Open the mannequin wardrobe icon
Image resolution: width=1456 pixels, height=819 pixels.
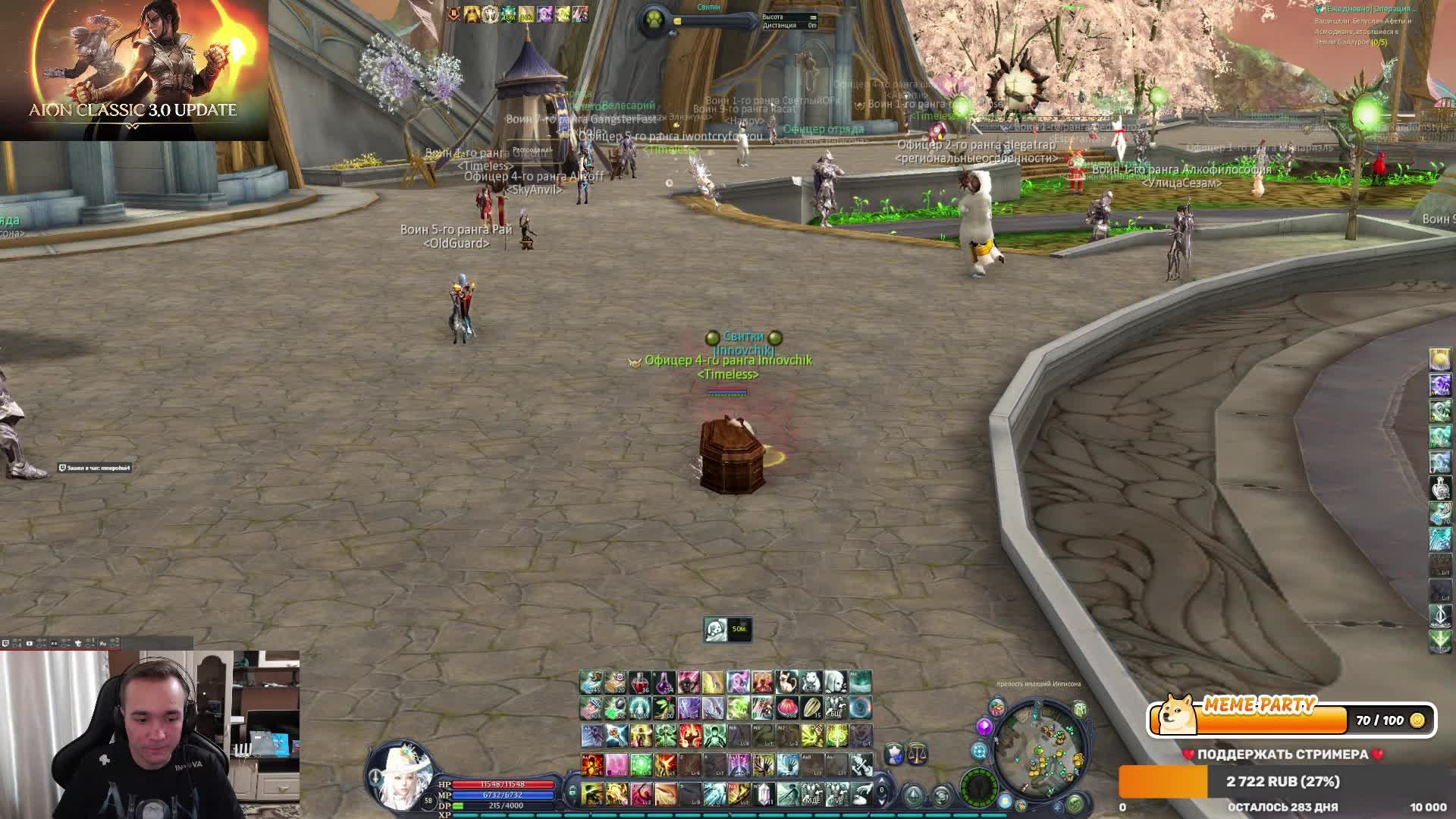tap(895, 753)
